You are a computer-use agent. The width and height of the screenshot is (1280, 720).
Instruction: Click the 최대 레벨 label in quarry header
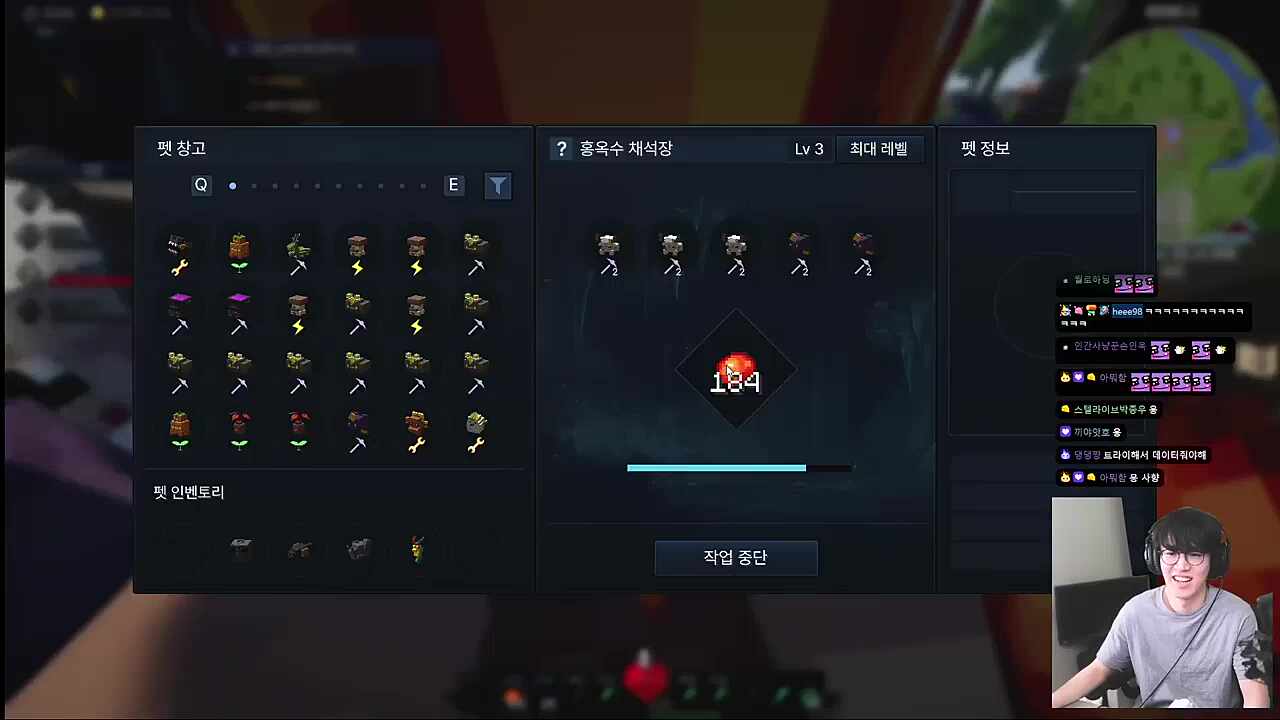pos(879,148)
